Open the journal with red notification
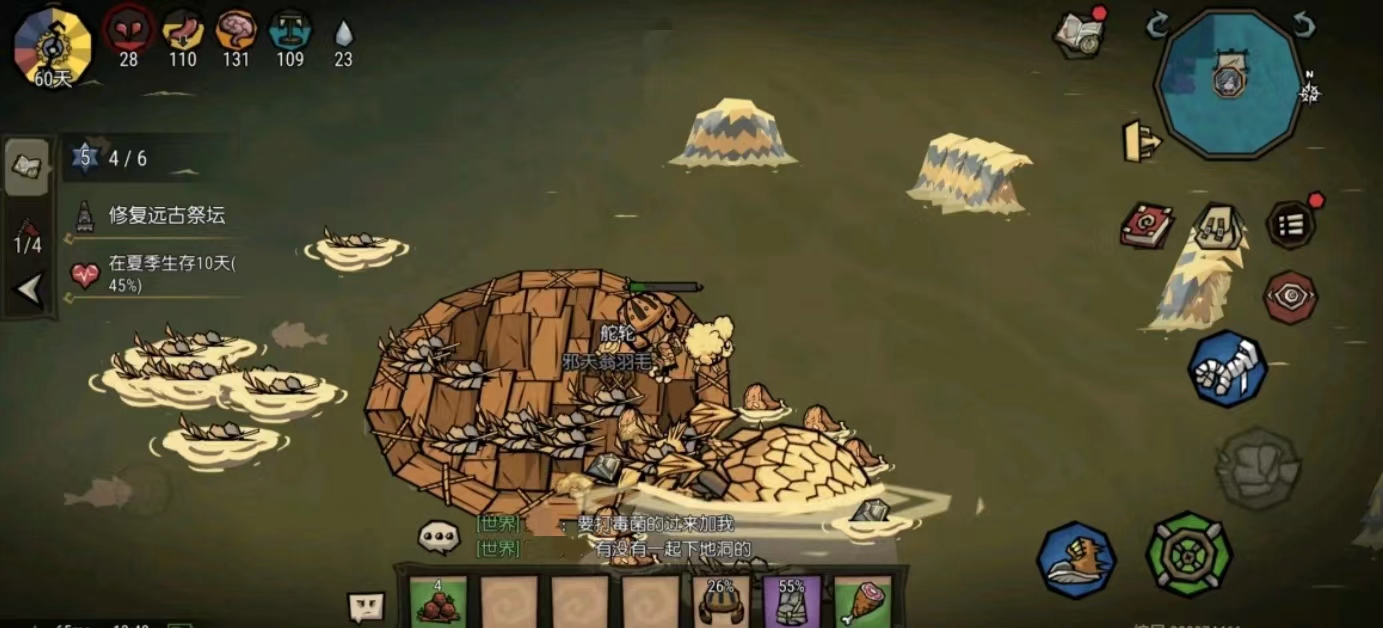Image resolution: width=1383 pixels, height=628 pixels. (x=1079, y=34)
